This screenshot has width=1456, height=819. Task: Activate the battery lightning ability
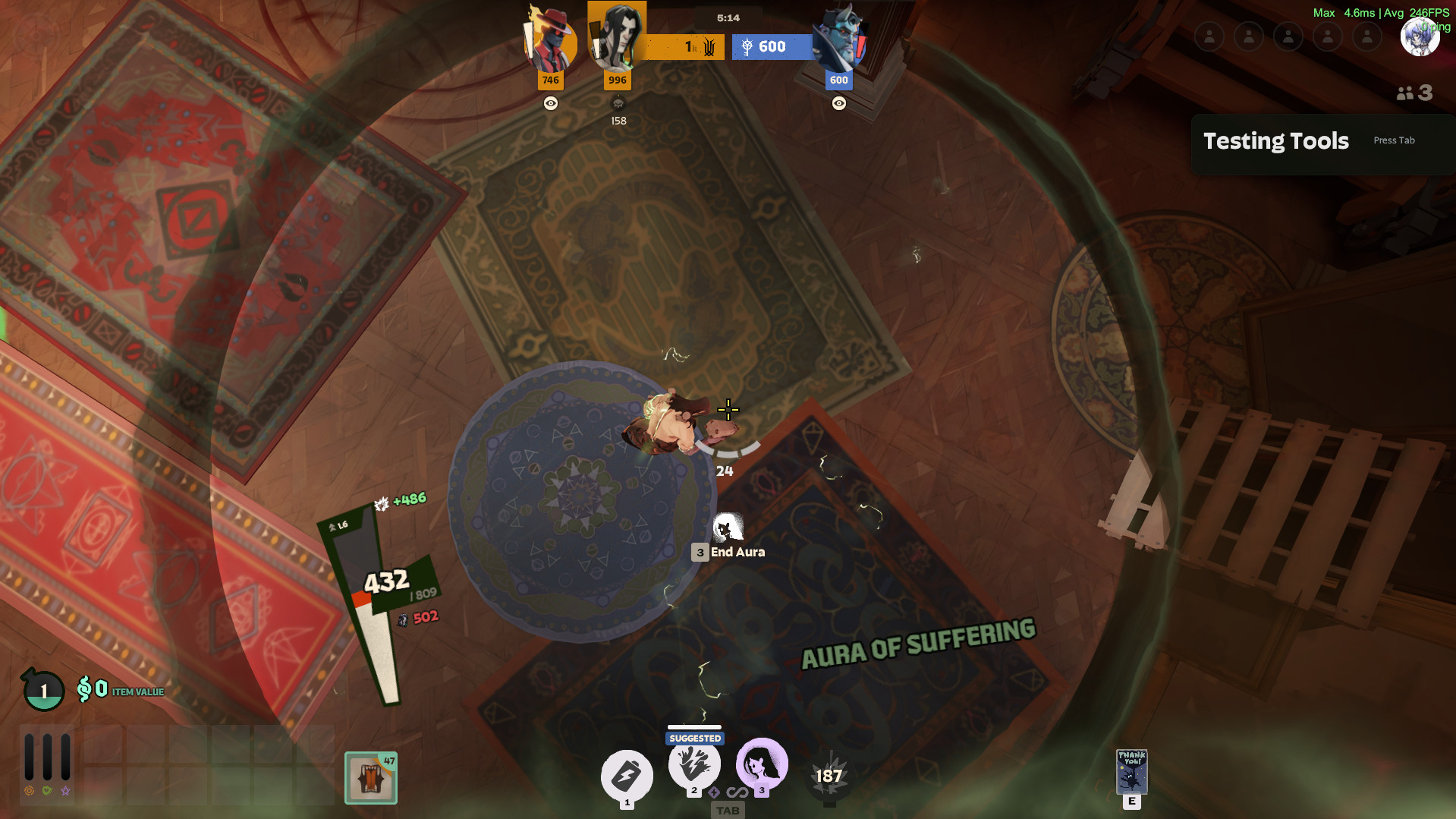pyautogui.click(x=627, y=776)
